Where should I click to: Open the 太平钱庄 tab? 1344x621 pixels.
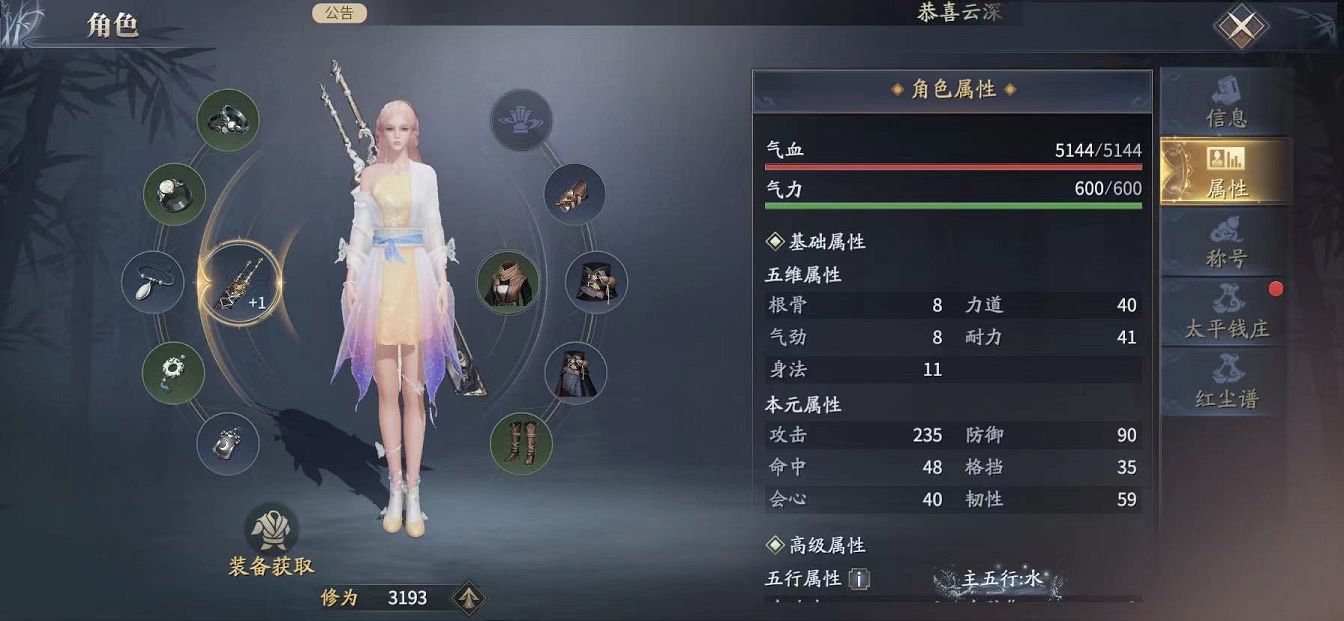point(1225,313)
